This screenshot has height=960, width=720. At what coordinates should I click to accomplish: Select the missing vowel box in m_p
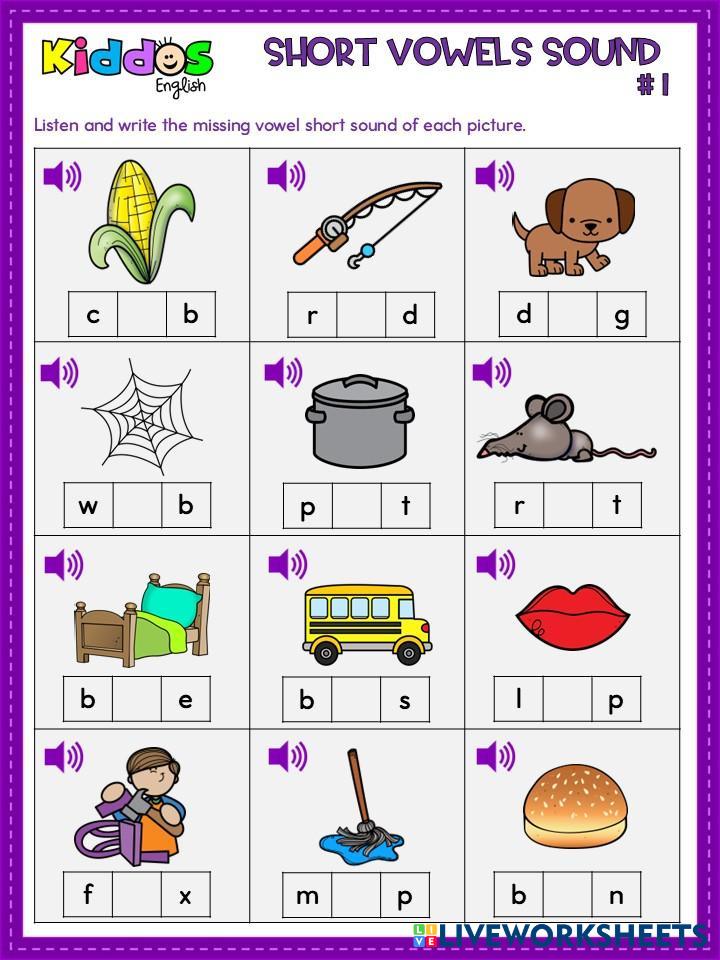pos(356,895)
